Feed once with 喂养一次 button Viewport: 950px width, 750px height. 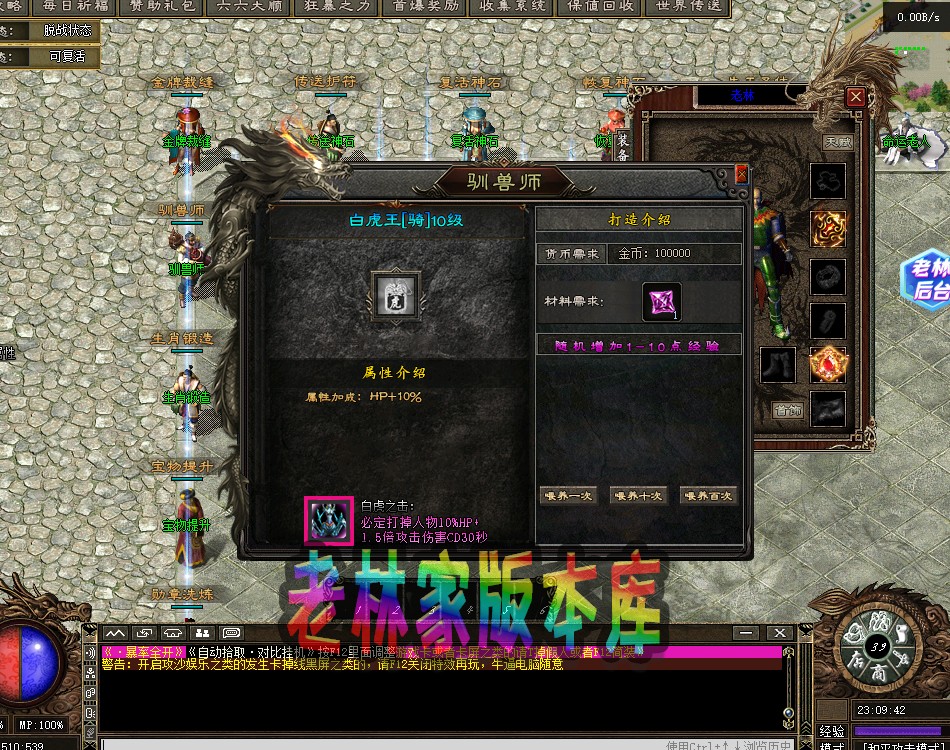tap(567, 496)
